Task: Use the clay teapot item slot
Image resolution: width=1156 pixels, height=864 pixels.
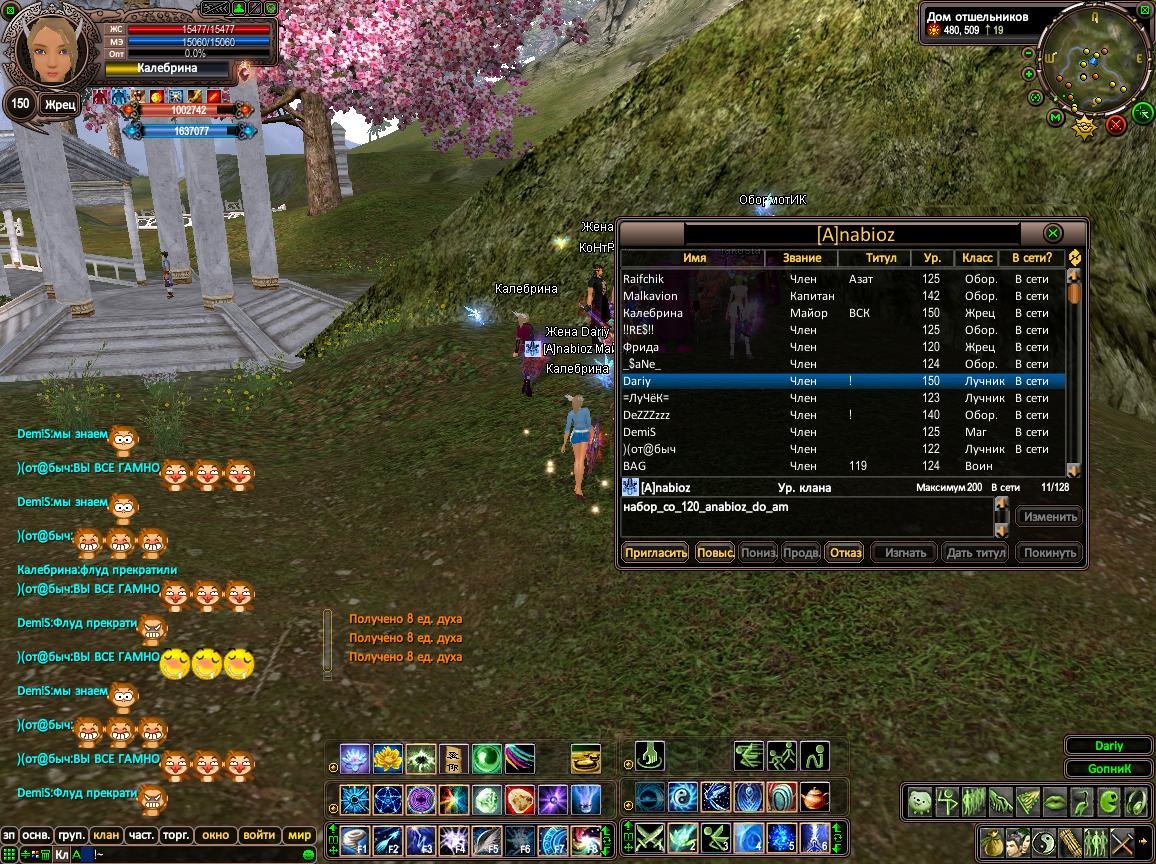Action: 816,798
